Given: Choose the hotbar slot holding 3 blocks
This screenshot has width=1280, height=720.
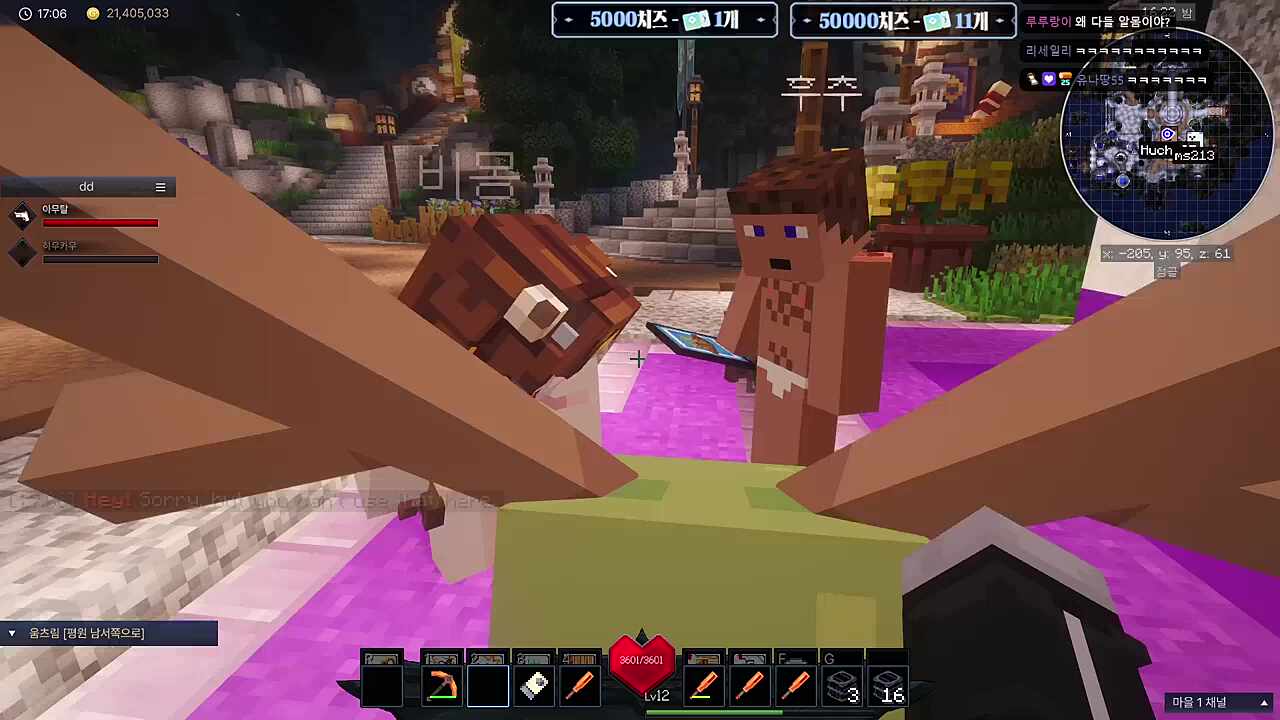Looking at the screenshot, I should 841,687.
